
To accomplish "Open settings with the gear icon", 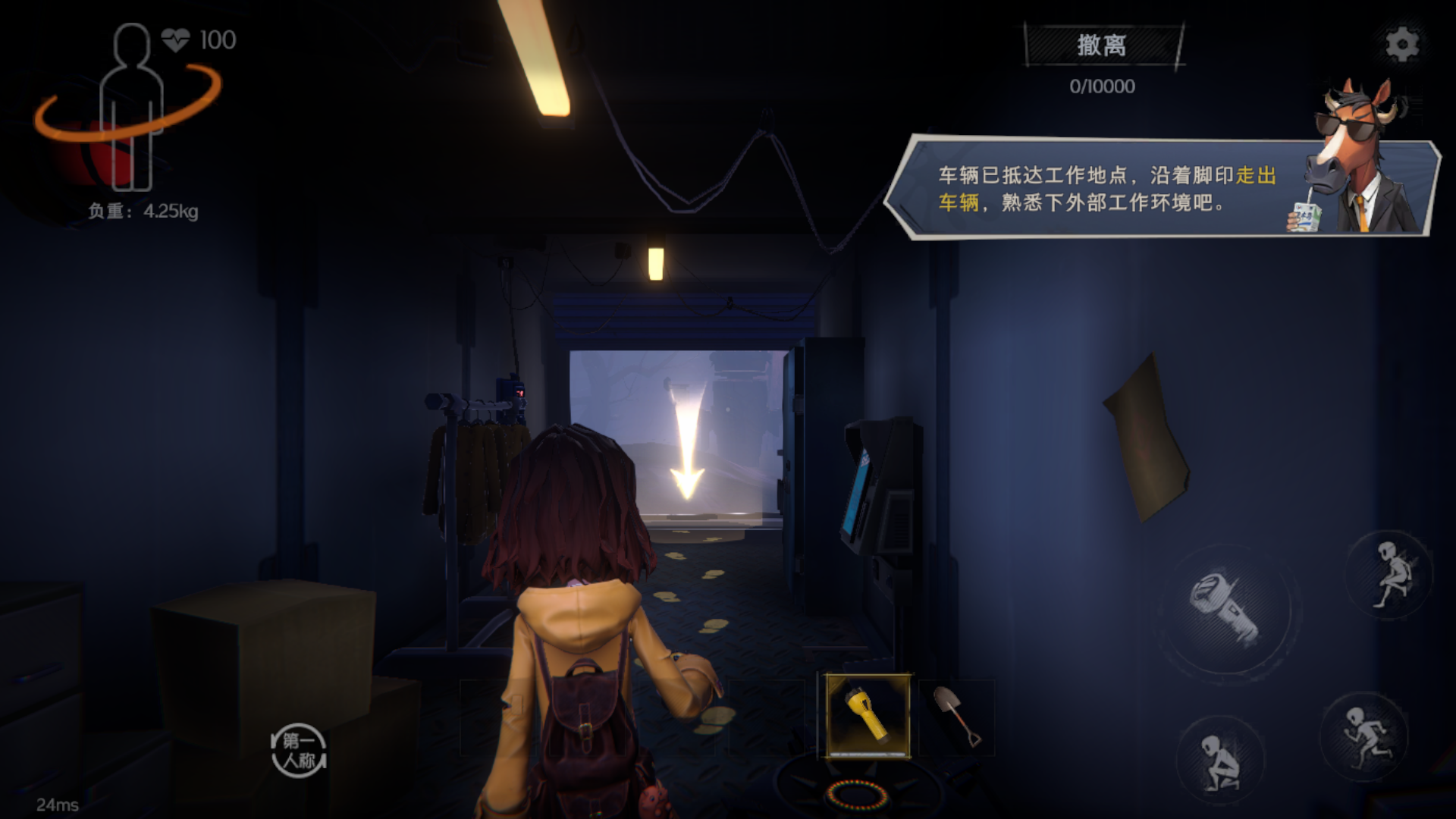I will pos(1401,45).
